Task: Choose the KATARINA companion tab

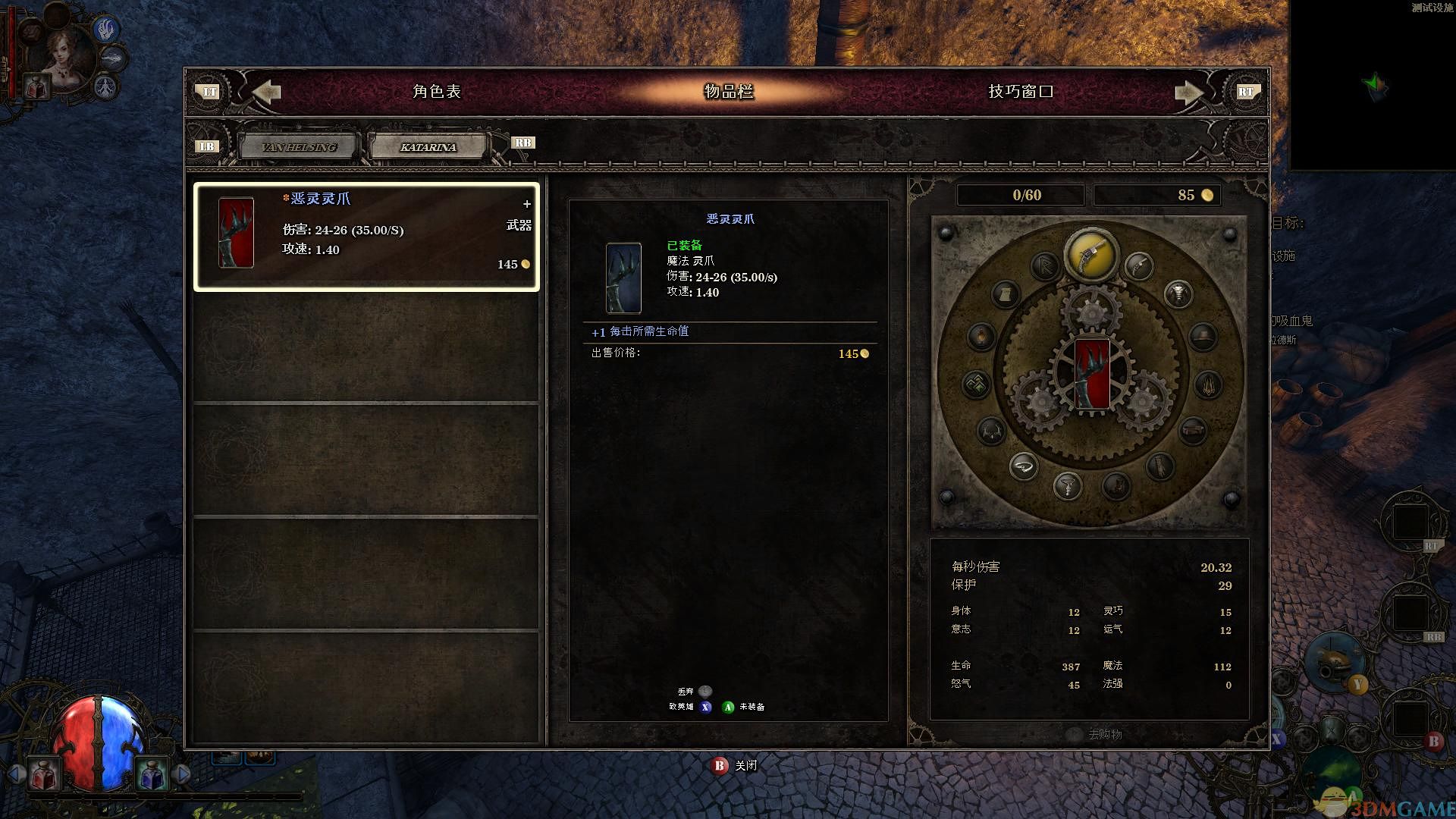Action: 428,147
